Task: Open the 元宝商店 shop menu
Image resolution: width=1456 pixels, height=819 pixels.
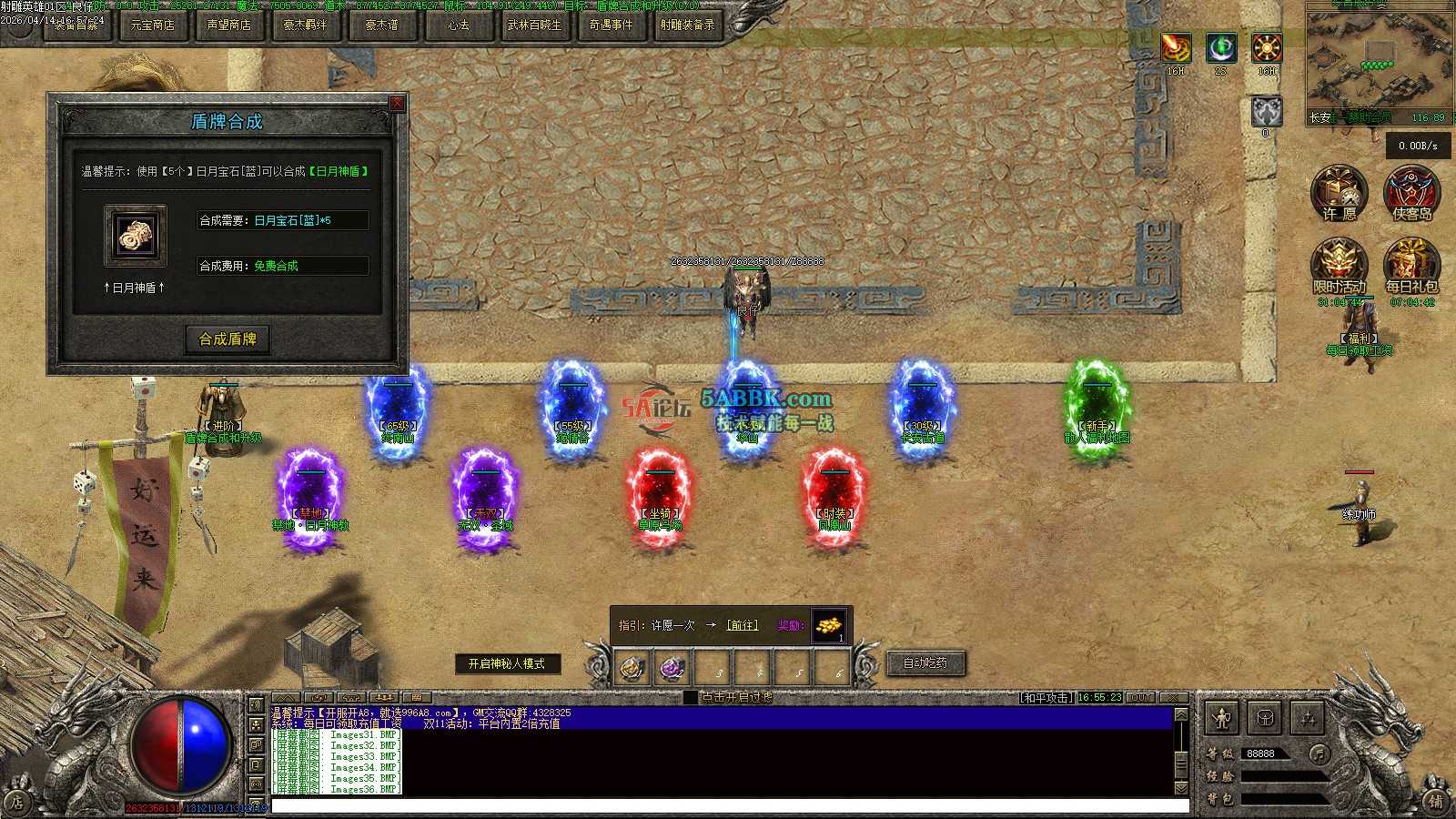Action: pos(152,25)
